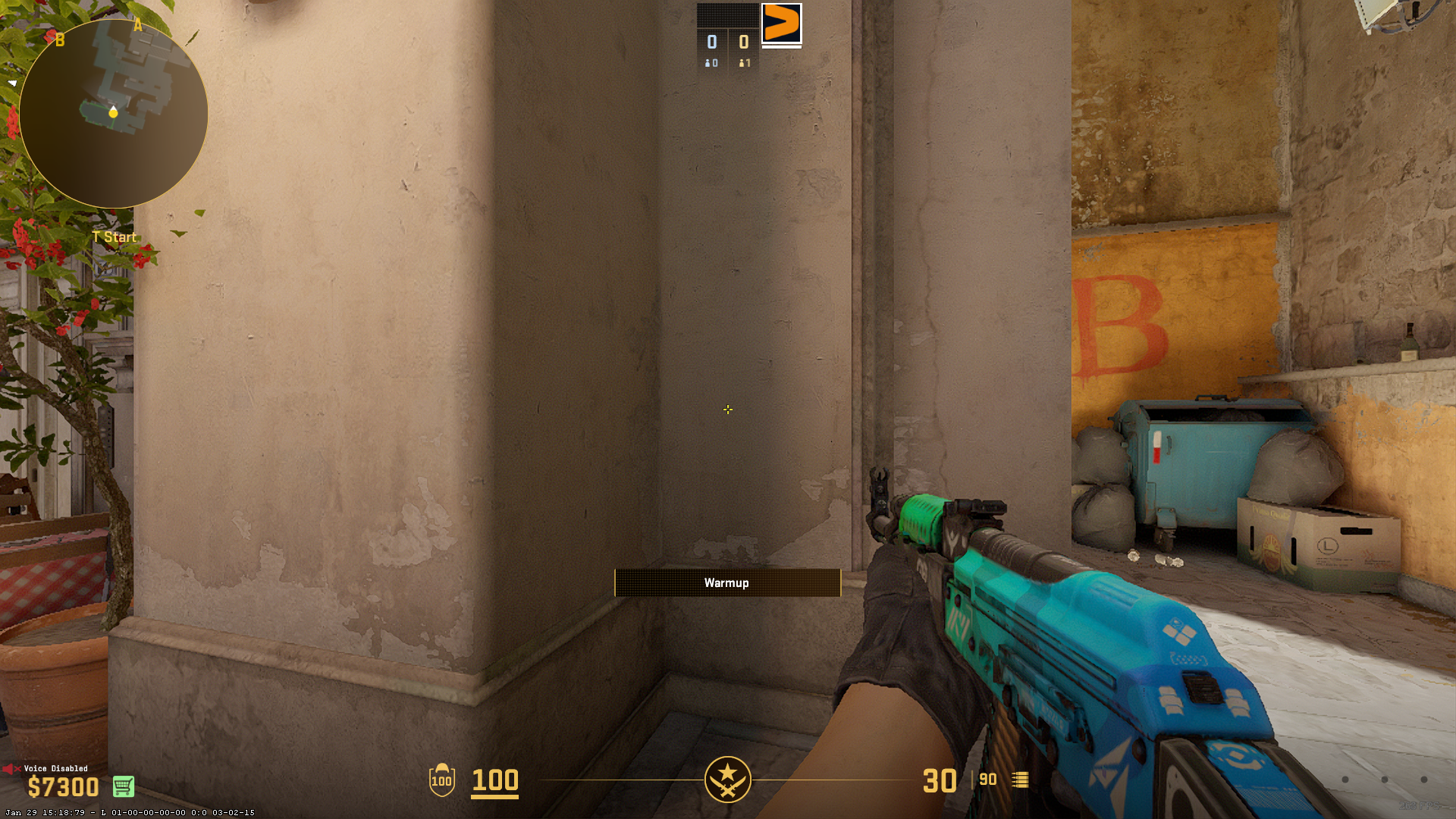This screenshot has height=819, width=1456.
Task: Click the star emblem round timer icon
Action: [x=727, y=779]
